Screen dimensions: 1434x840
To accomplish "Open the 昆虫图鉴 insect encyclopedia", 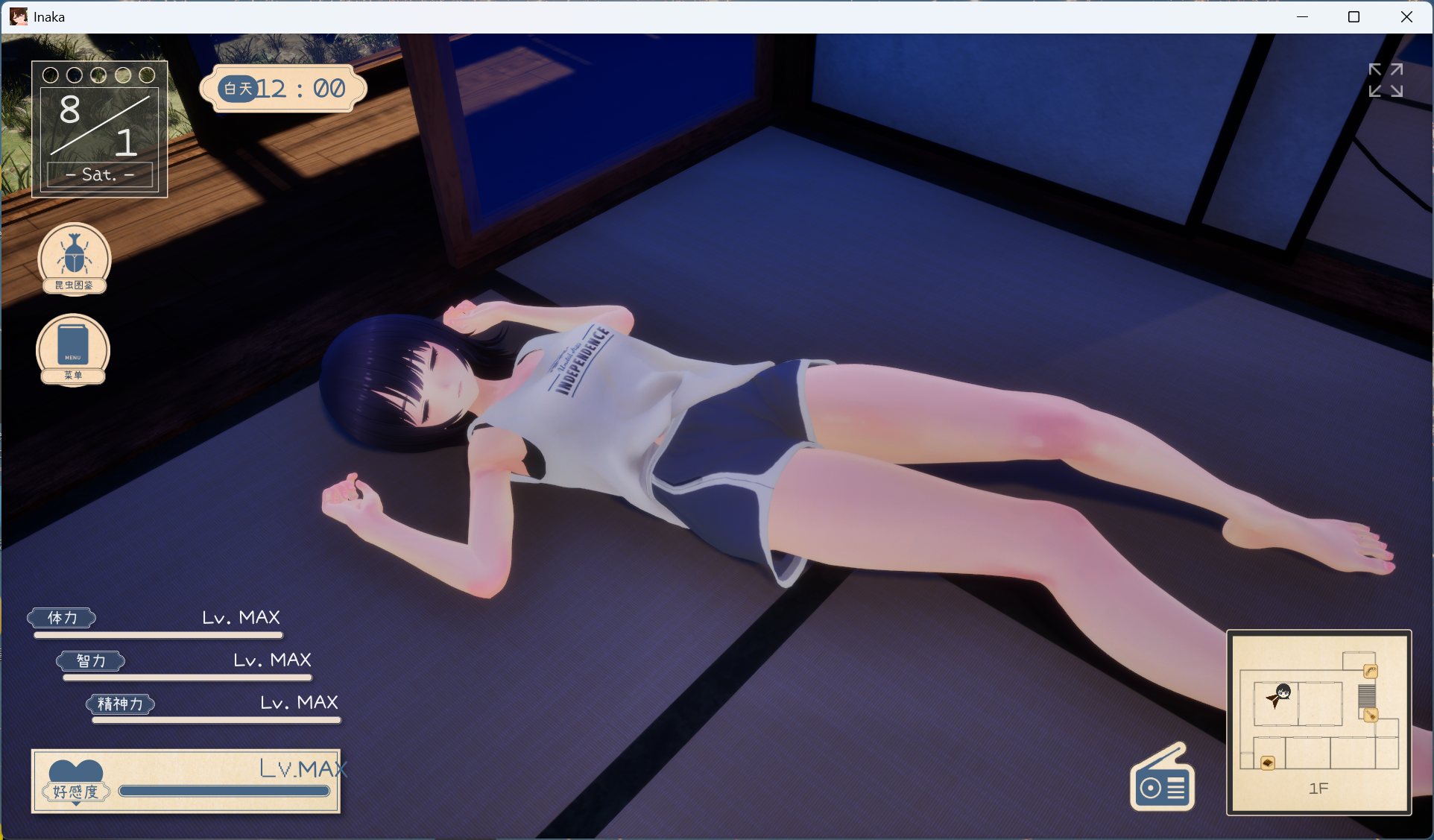I will coord(74,259).
